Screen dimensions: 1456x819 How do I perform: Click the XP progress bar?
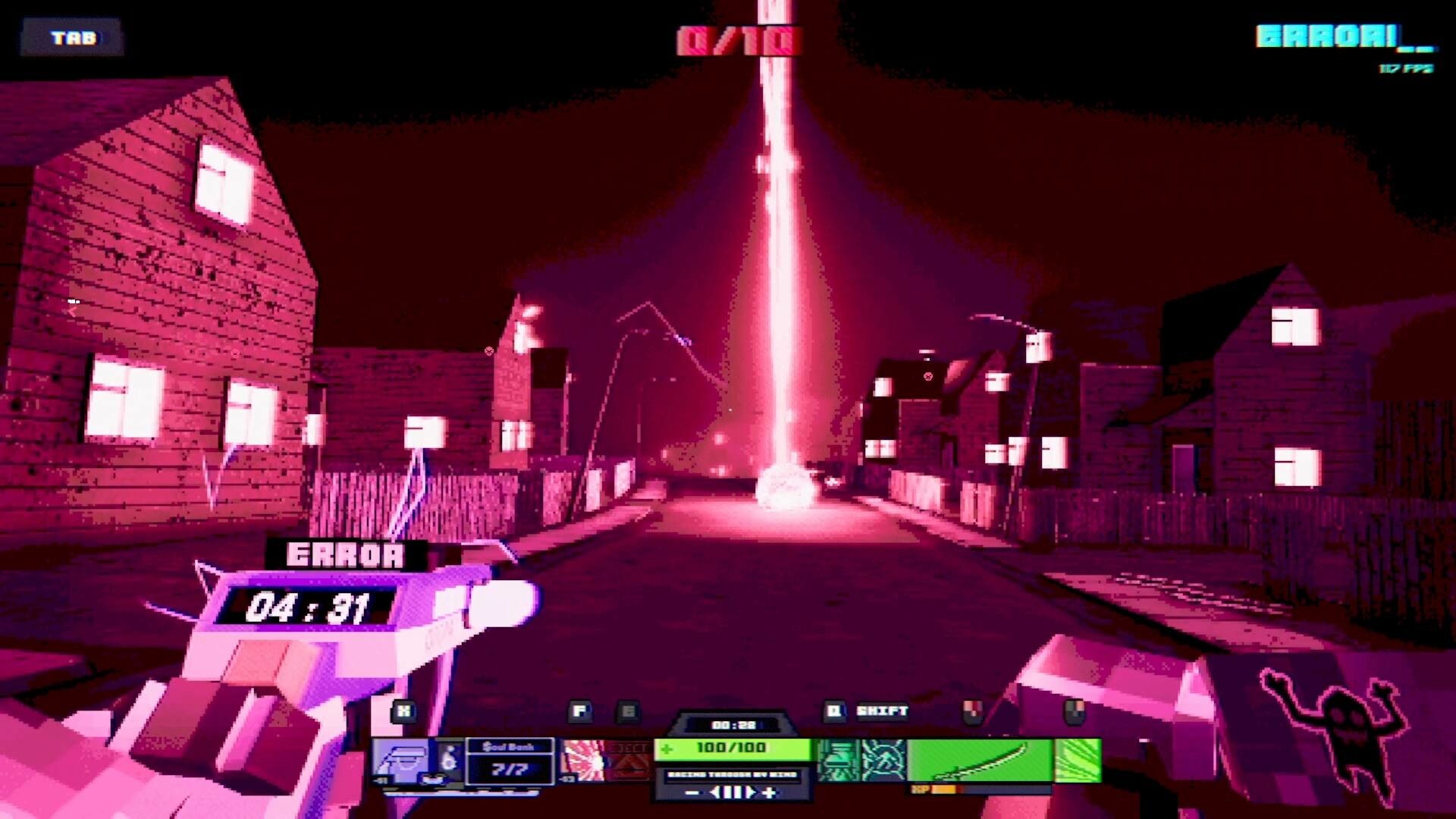[x=978, y=790]
